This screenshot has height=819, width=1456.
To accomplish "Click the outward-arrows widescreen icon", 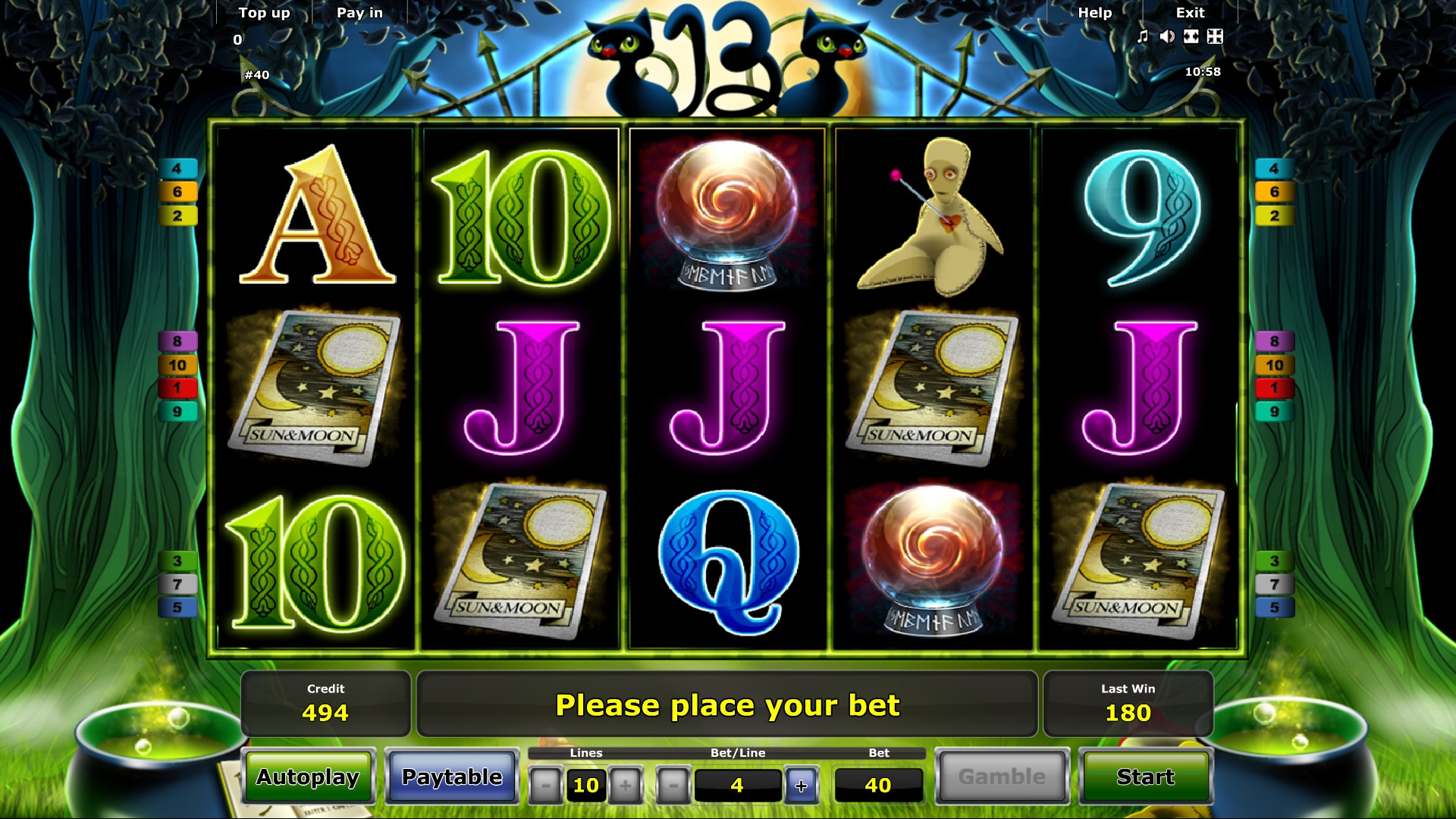I will point(1191,36).
